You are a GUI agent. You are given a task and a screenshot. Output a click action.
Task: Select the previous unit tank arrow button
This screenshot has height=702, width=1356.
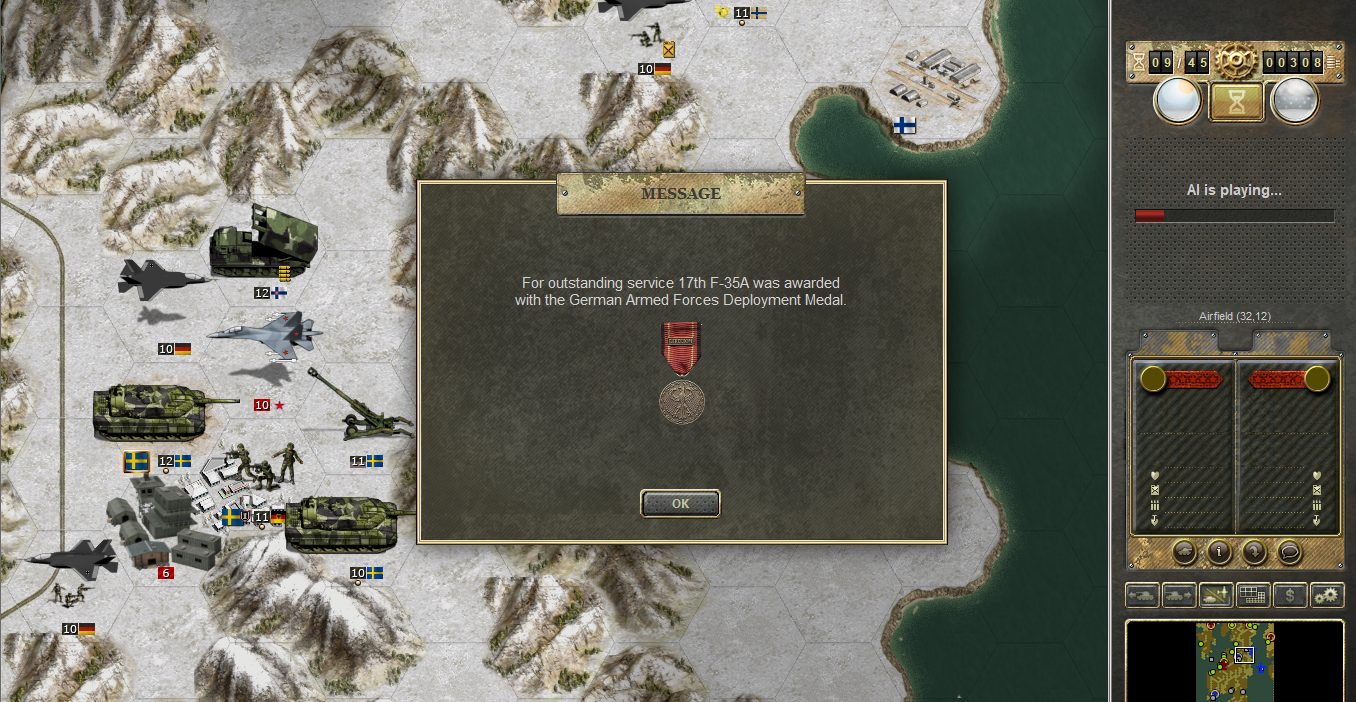point(1142,595)
